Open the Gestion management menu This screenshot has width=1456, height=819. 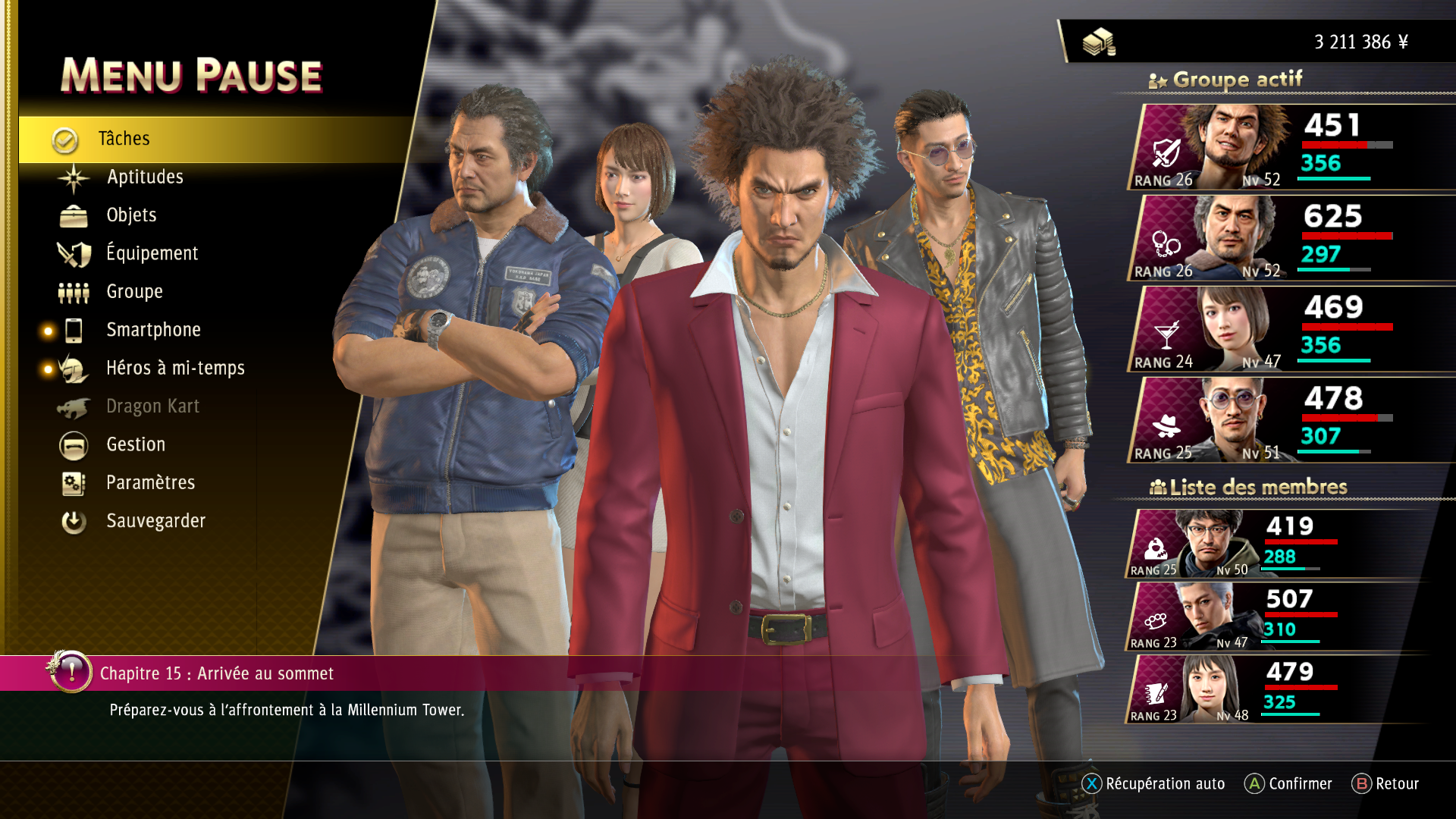[x=136, y=444]
